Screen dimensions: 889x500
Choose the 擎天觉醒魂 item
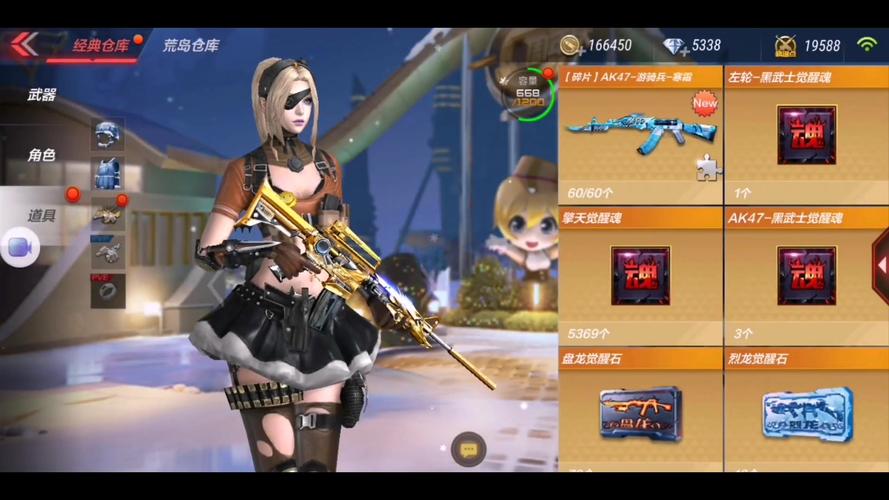pyautogui.click(x=640, y=275)
